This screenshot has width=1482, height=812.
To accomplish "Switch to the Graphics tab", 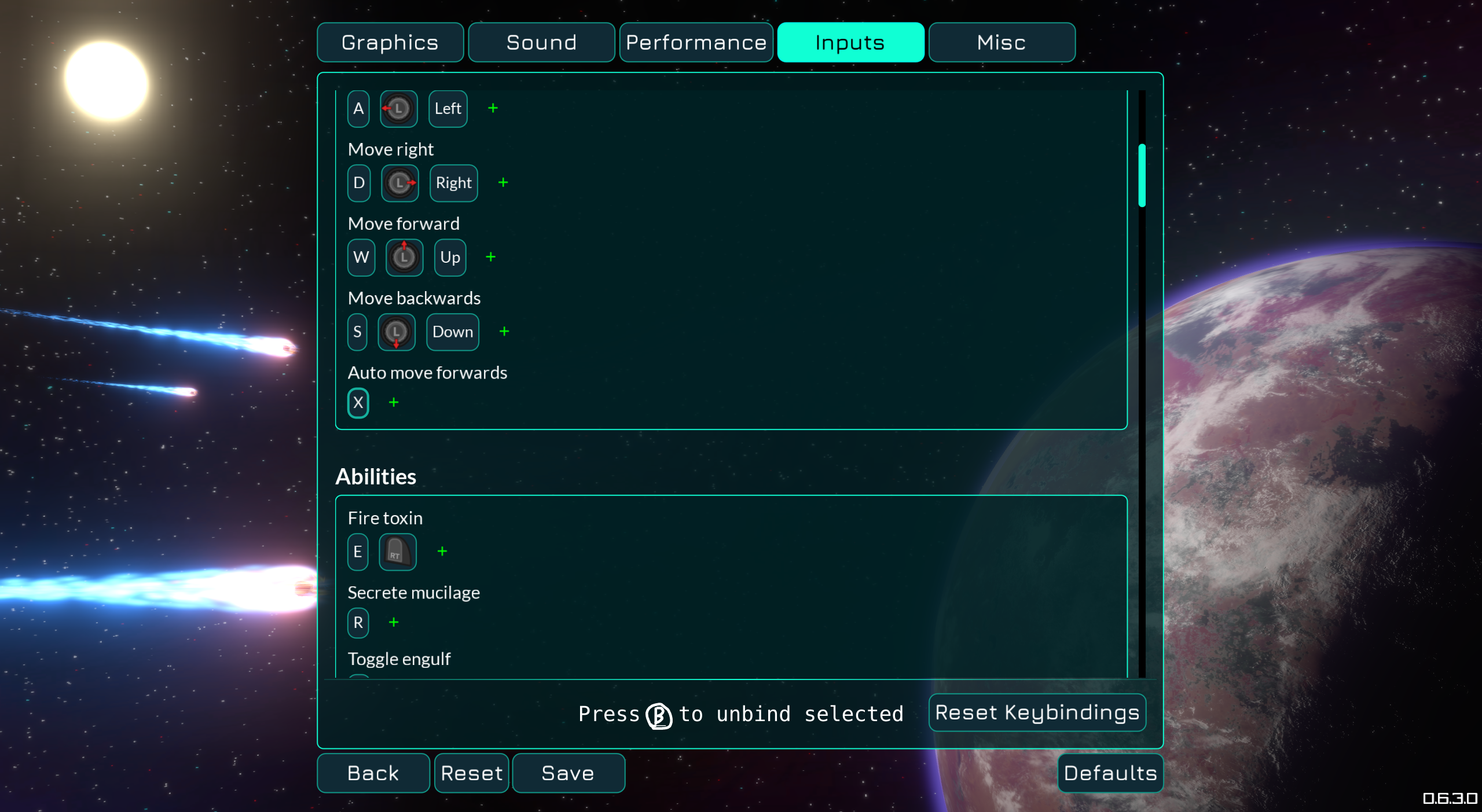I will 390,42.
